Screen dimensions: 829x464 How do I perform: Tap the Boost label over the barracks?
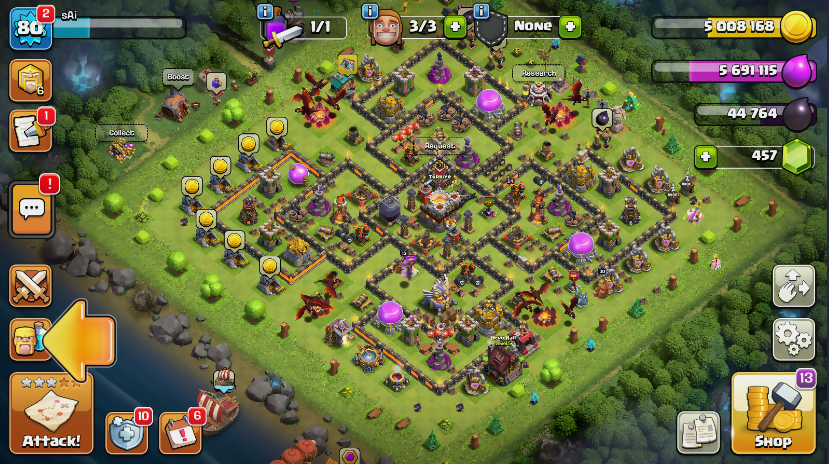tap(178, 76)
